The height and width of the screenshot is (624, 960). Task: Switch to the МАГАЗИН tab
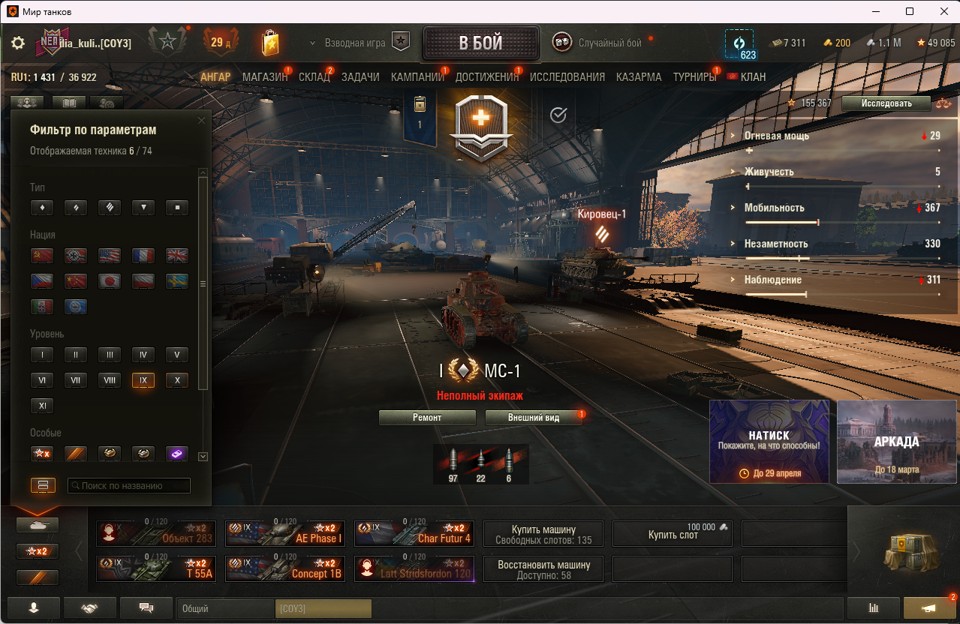265,77
